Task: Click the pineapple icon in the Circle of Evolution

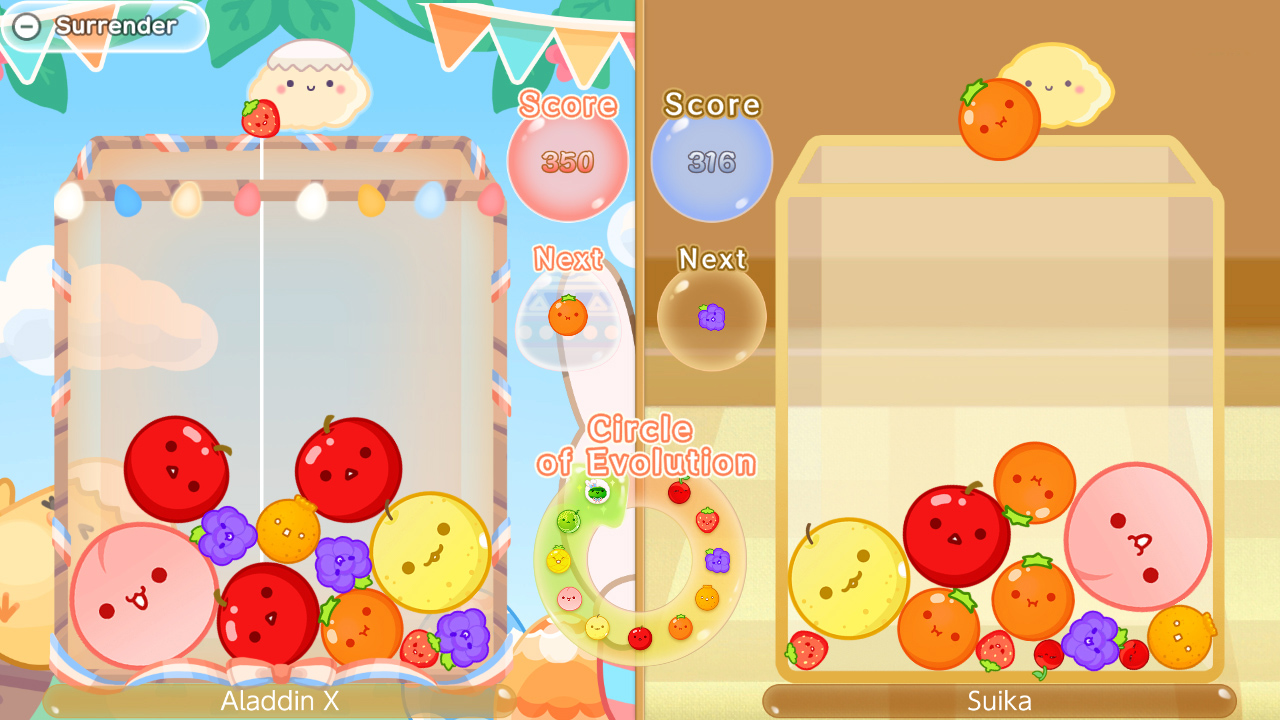Action: 558,558
